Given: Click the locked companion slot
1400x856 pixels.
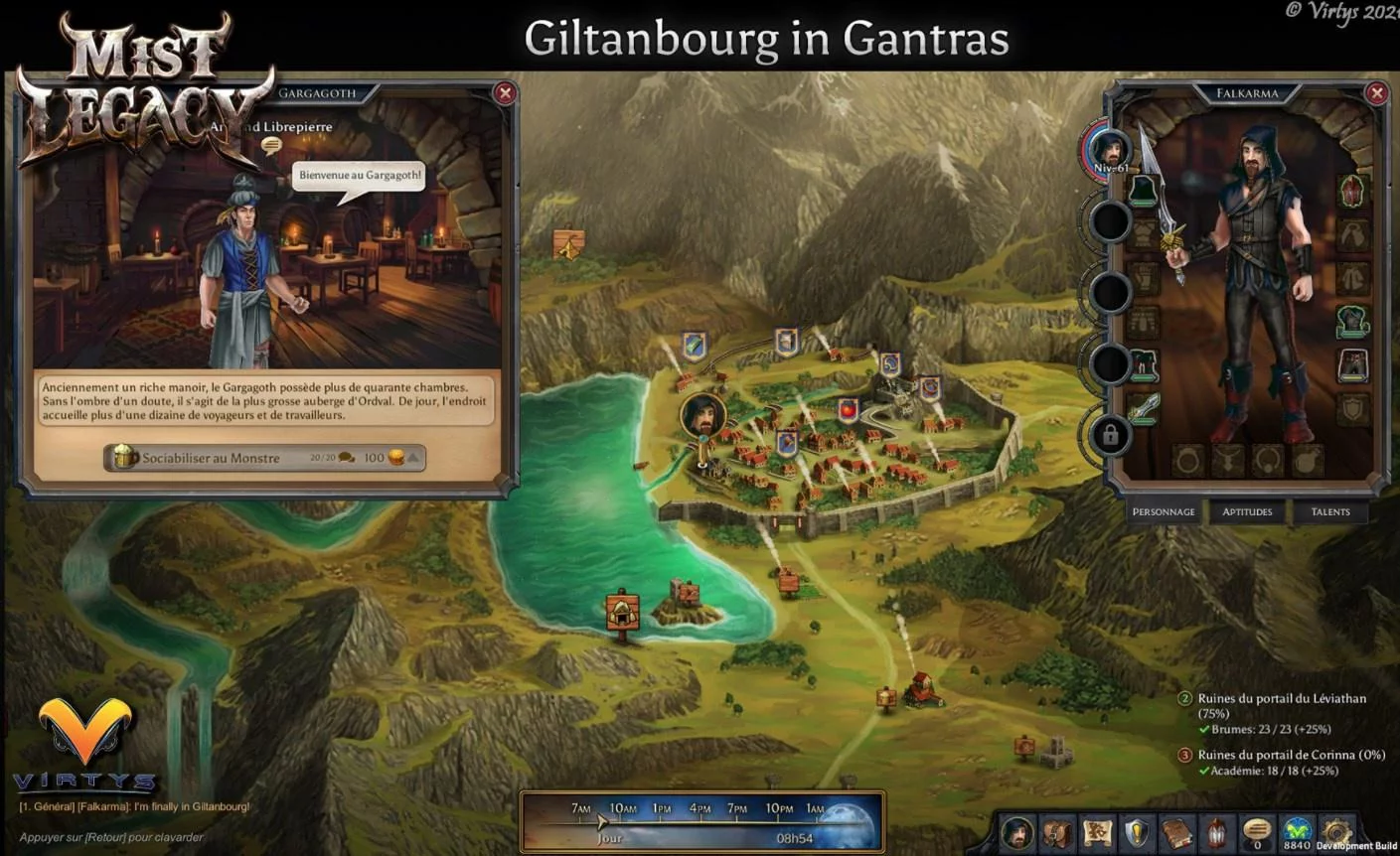Looking at the screenshot, I should pyautogui.click(x=1110, y=435).
